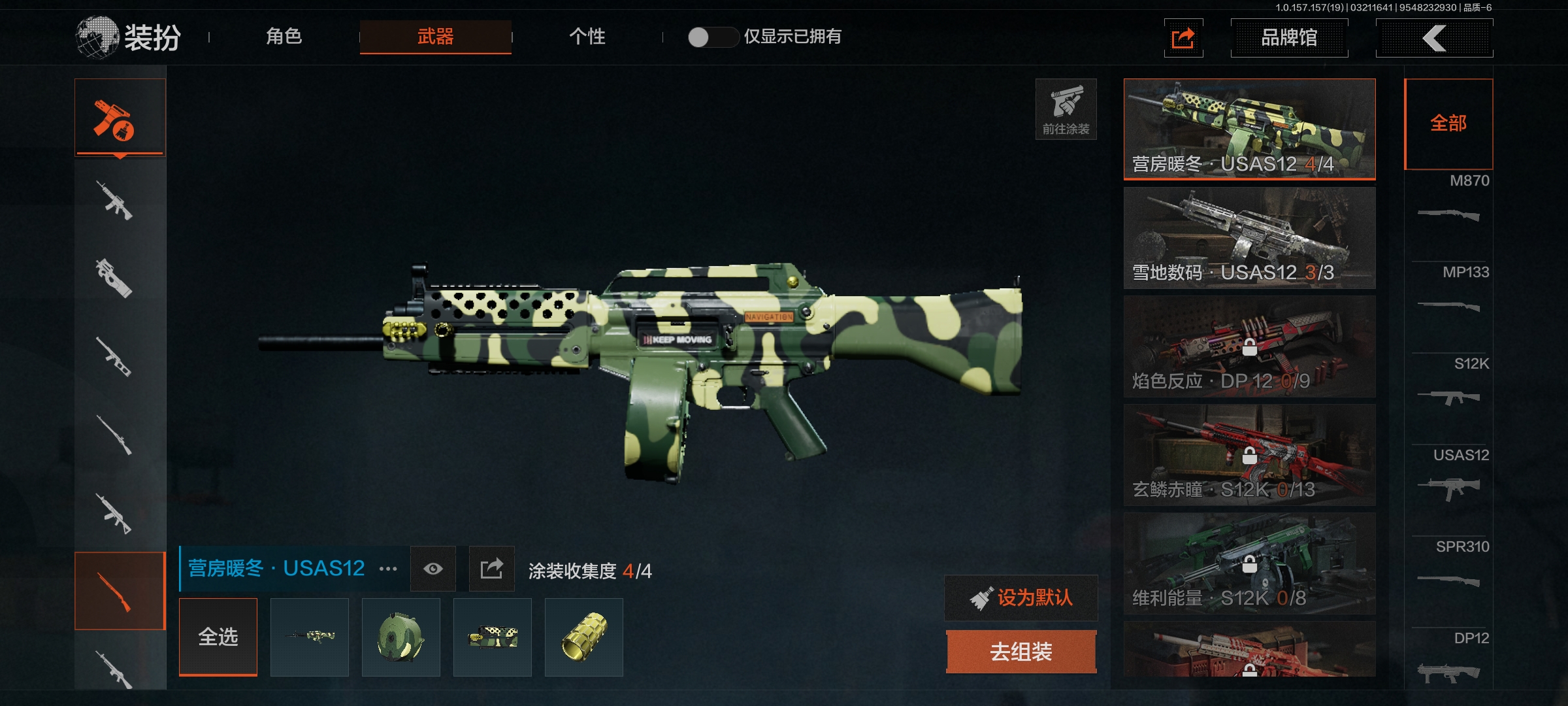Select the gold muzzle part slot
Image resolution: width=1568 pixels, height=706 pixels.
584,637
